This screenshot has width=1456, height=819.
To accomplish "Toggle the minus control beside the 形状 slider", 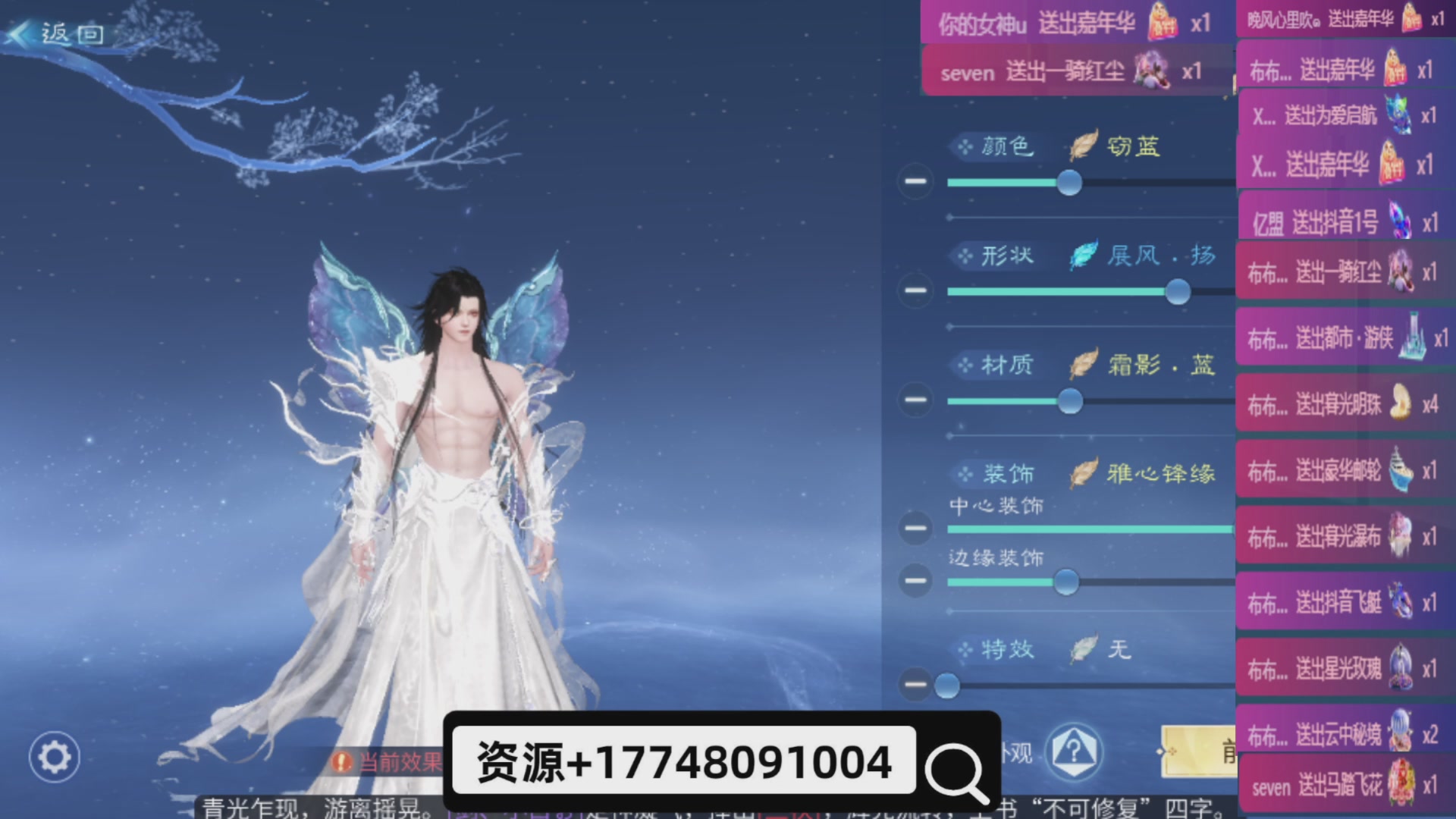I will tap(915, 289).
